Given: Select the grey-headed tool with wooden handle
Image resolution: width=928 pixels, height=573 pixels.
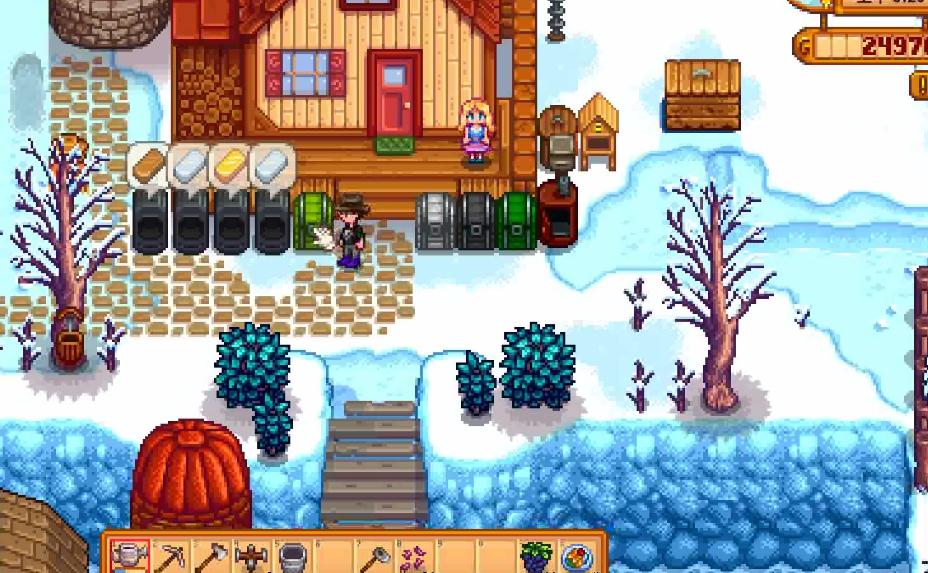Looking at the screenshot, I should point(375,557).
